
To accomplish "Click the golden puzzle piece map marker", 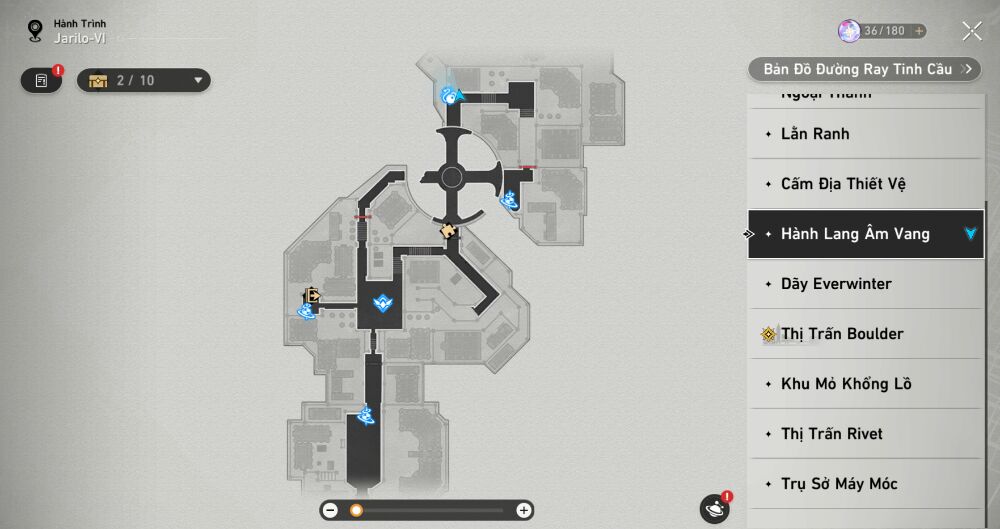I will tap(449, 230).
